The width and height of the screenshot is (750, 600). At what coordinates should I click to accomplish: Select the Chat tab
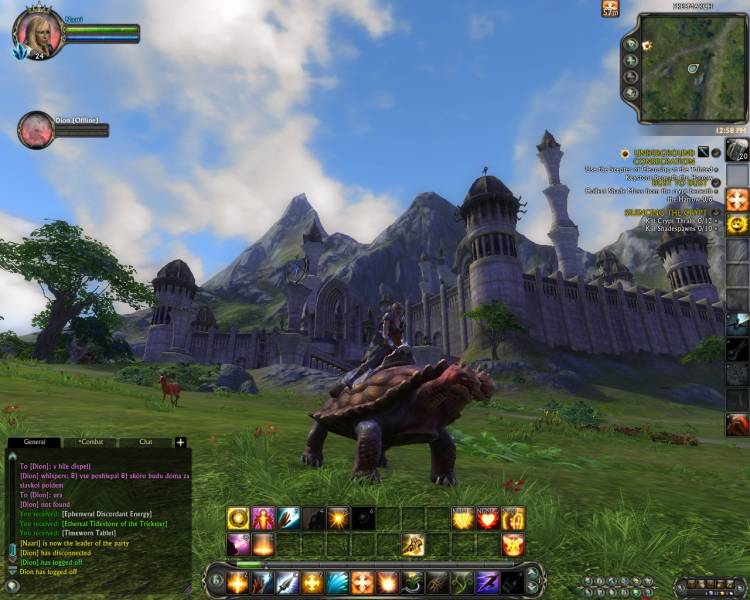click(x=146, y=441)
